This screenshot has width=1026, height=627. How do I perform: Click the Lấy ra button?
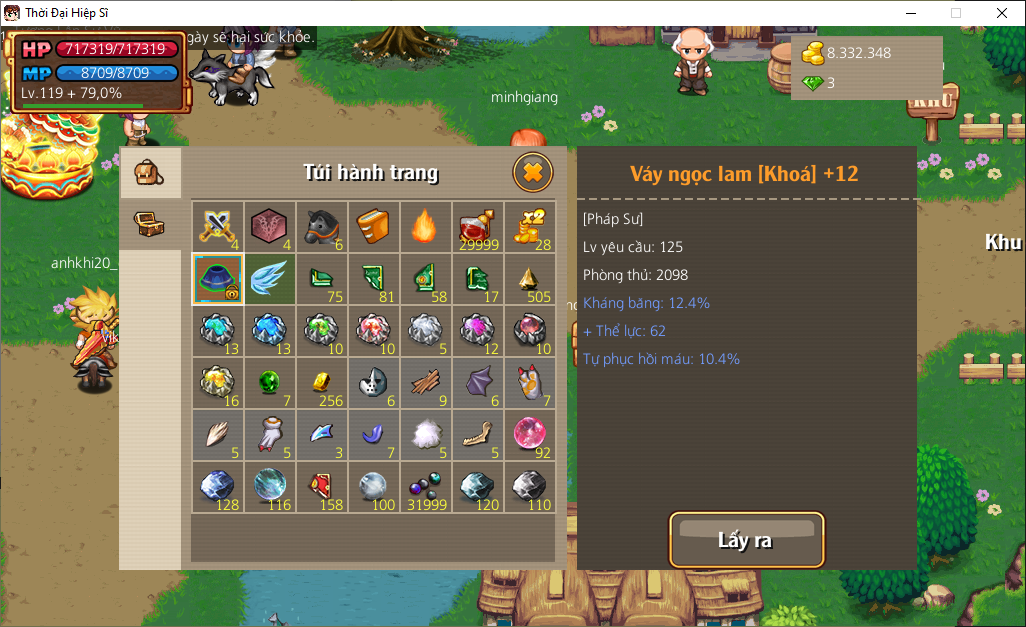point(746,541)
